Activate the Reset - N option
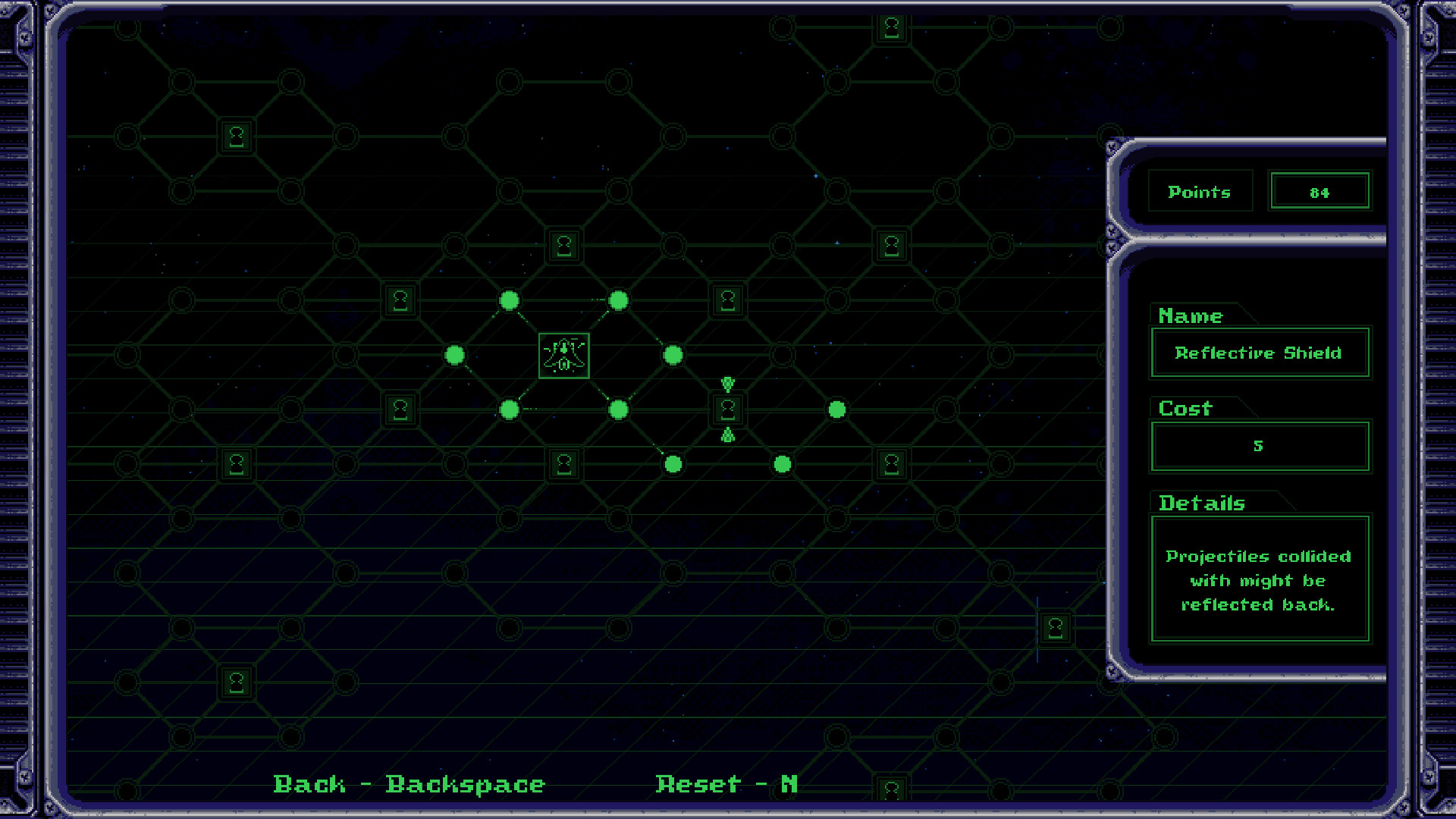The width and height of the screenshot is (1456, 819). click(x=726, y=784)
